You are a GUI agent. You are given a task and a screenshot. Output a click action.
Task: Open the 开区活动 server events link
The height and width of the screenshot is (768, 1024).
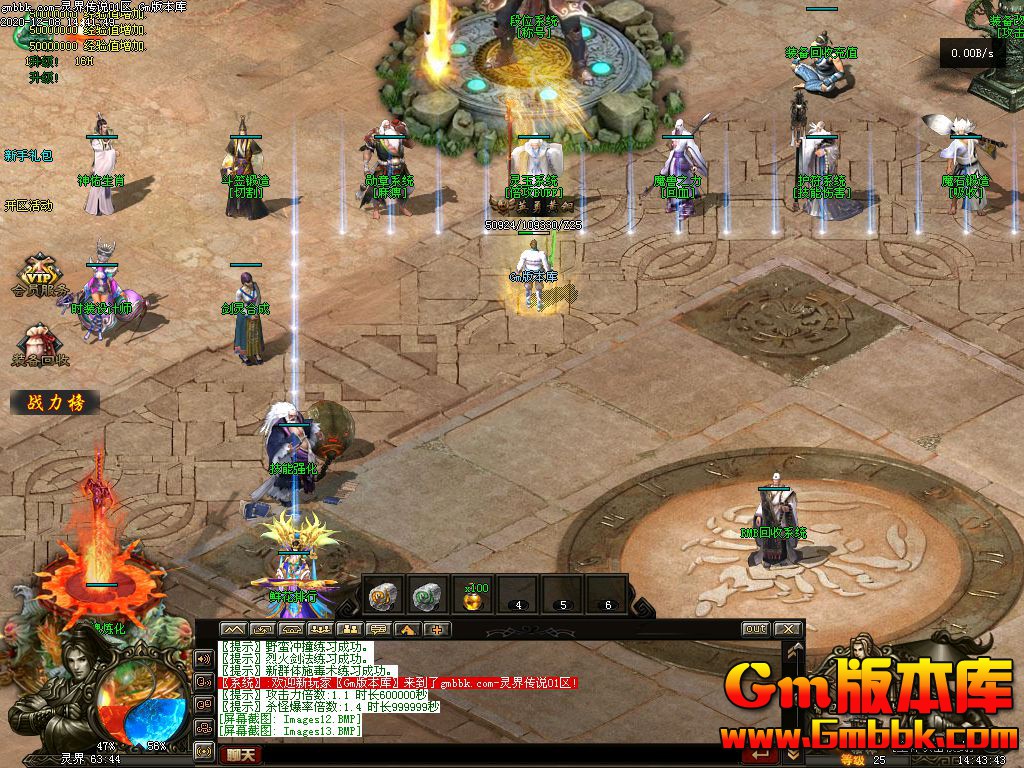click(x=28, y=206)
